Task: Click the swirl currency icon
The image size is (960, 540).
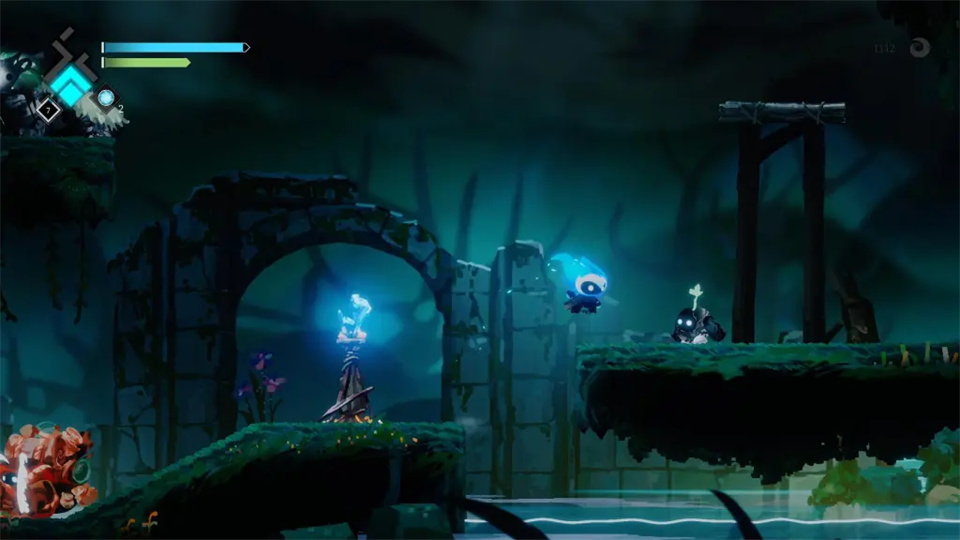Action: click(x=918, y=47)
